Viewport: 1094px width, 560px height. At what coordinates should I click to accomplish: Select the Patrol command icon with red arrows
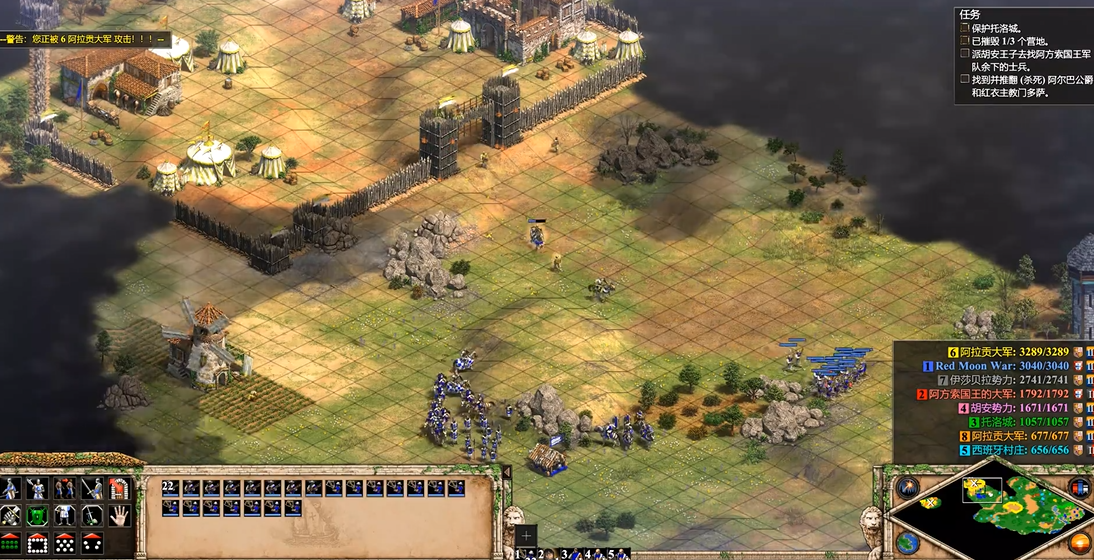pyautogui.click(x=65, y=489)
